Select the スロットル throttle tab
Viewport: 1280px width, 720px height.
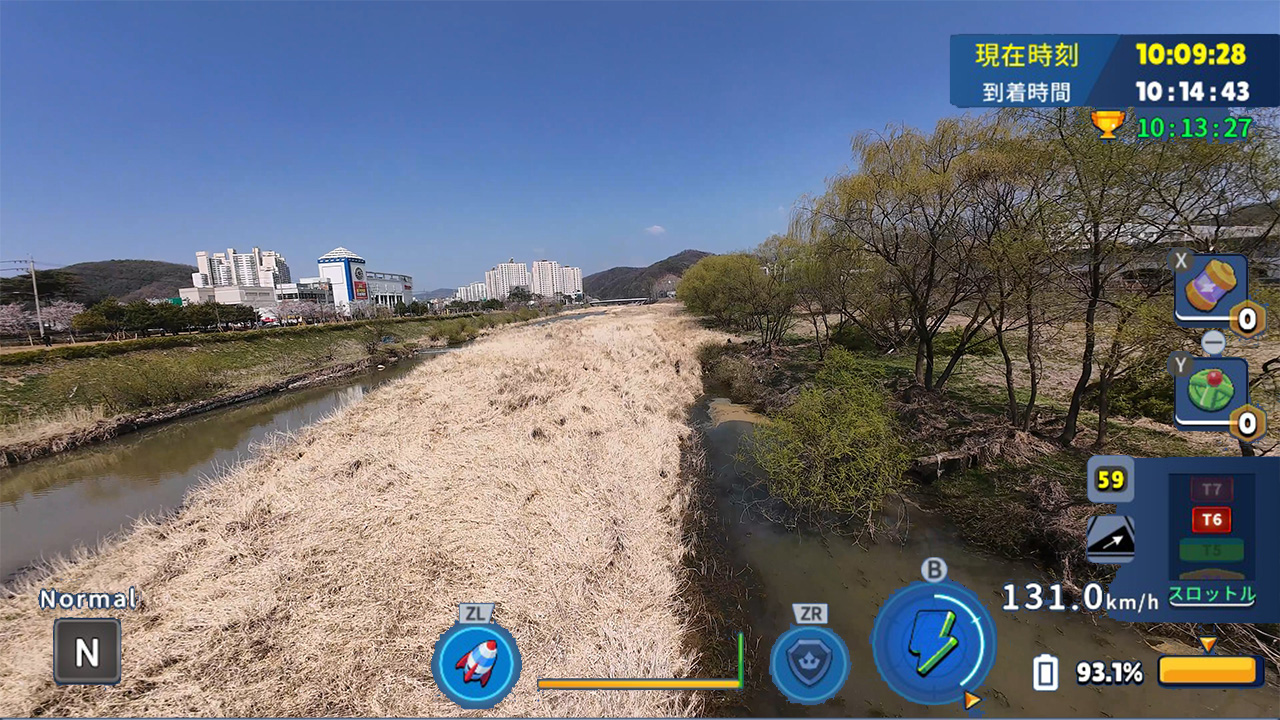click(x=1213, y=593)
